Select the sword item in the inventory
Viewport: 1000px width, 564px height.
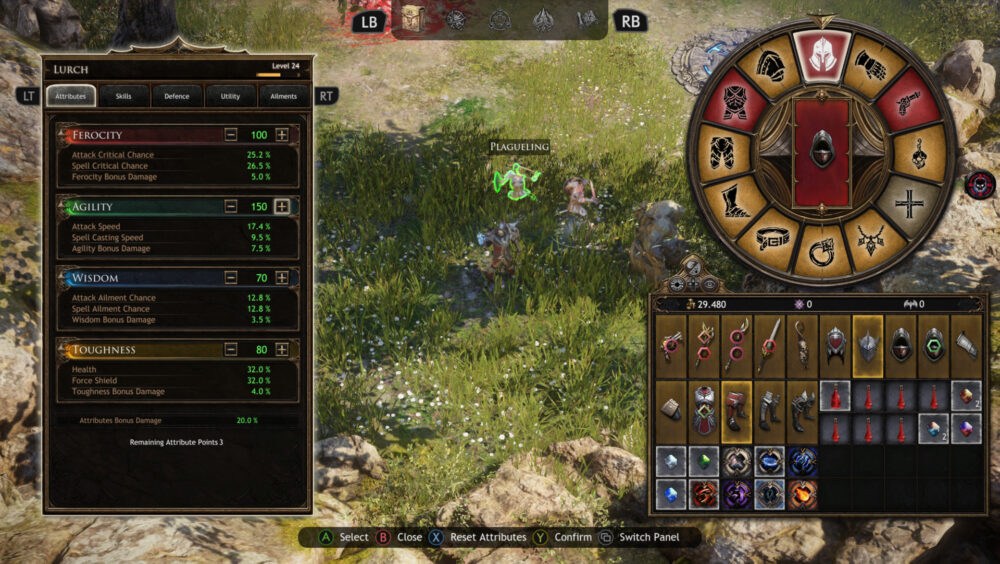769,344
